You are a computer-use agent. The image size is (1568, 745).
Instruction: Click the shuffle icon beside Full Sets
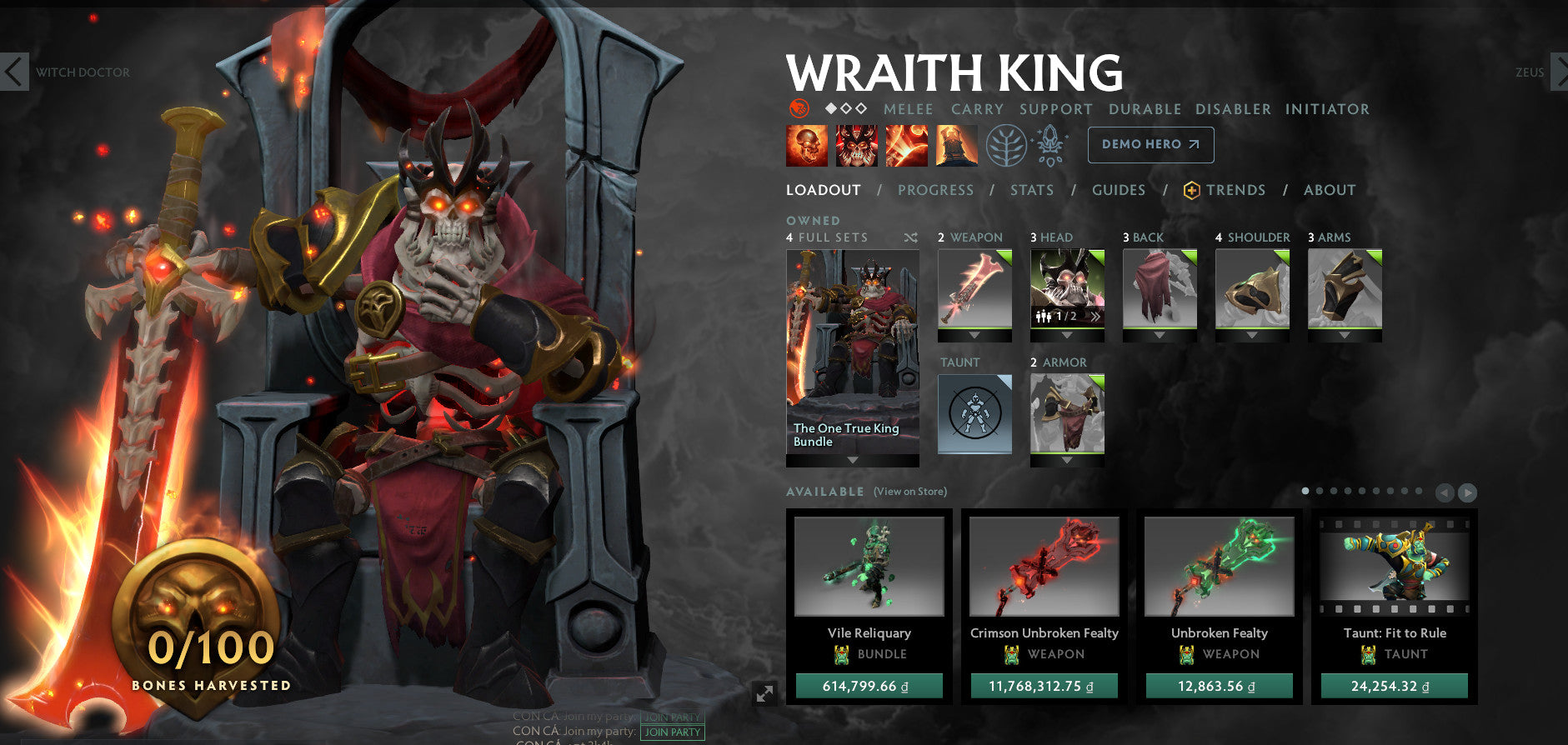[x=912, y=237]
